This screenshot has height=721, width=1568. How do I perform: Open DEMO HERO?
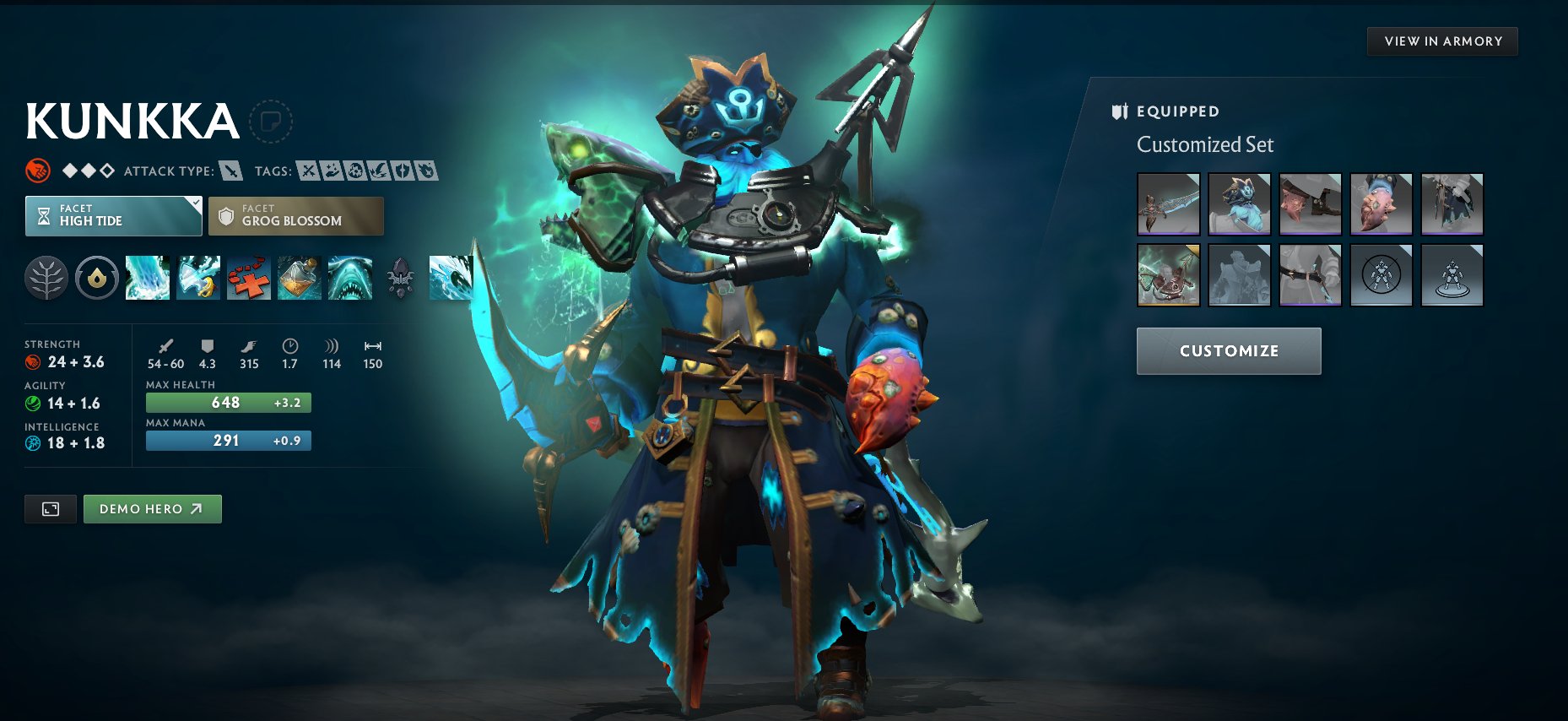pyautogui.click(x=152, y=508)
